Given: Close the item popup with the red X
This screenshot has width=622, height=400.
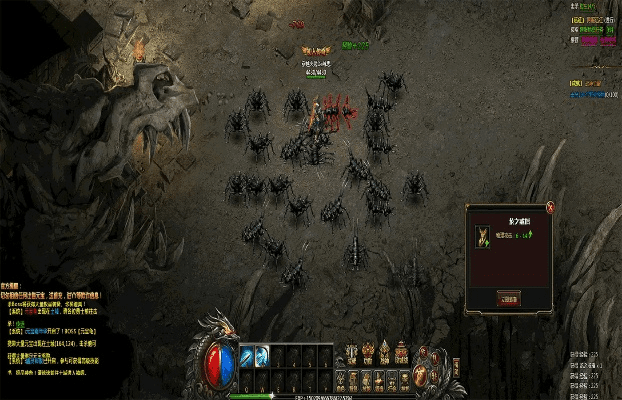Looking at the screenshot, I should pos(549,206).
